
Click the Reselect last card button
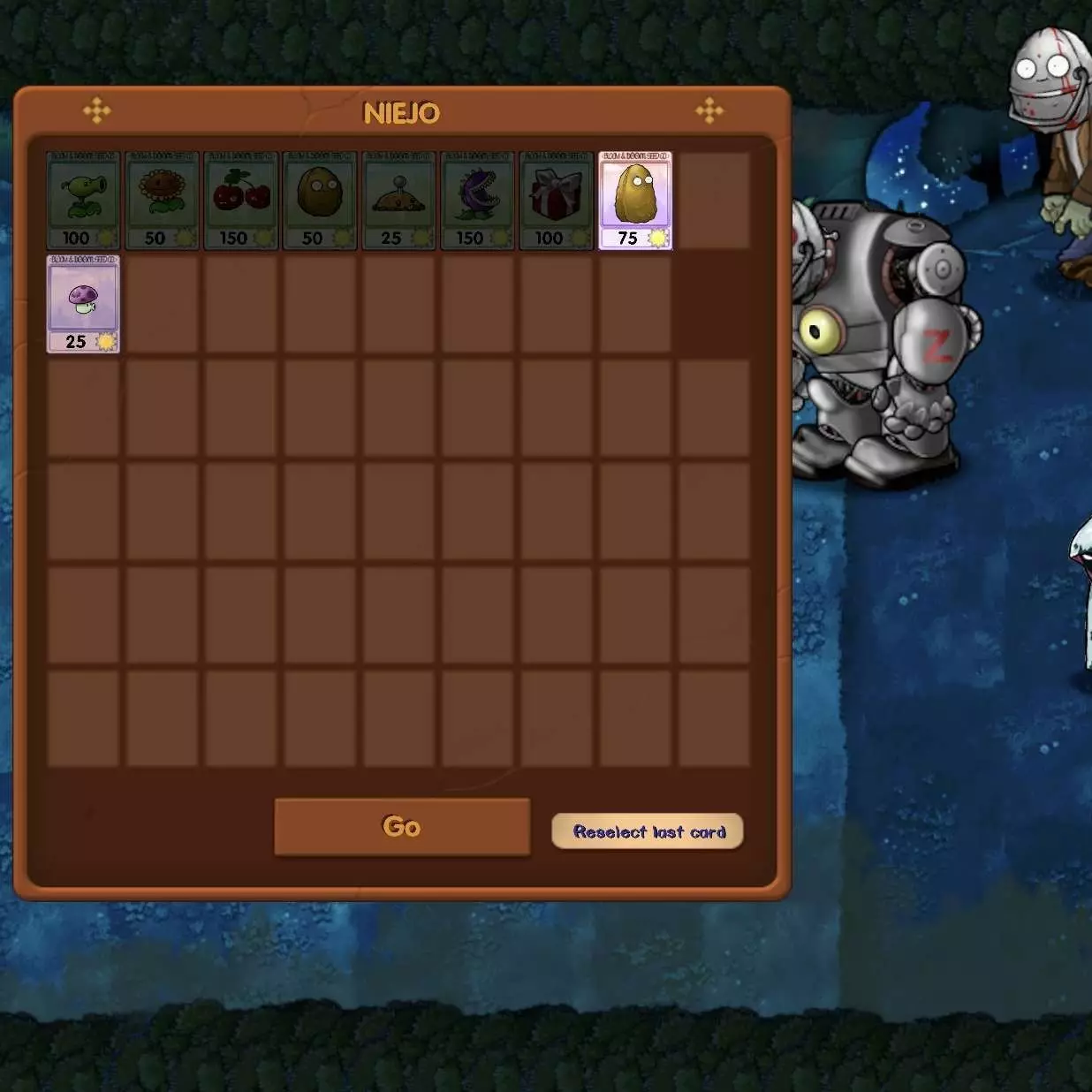(x=648, y=831)
